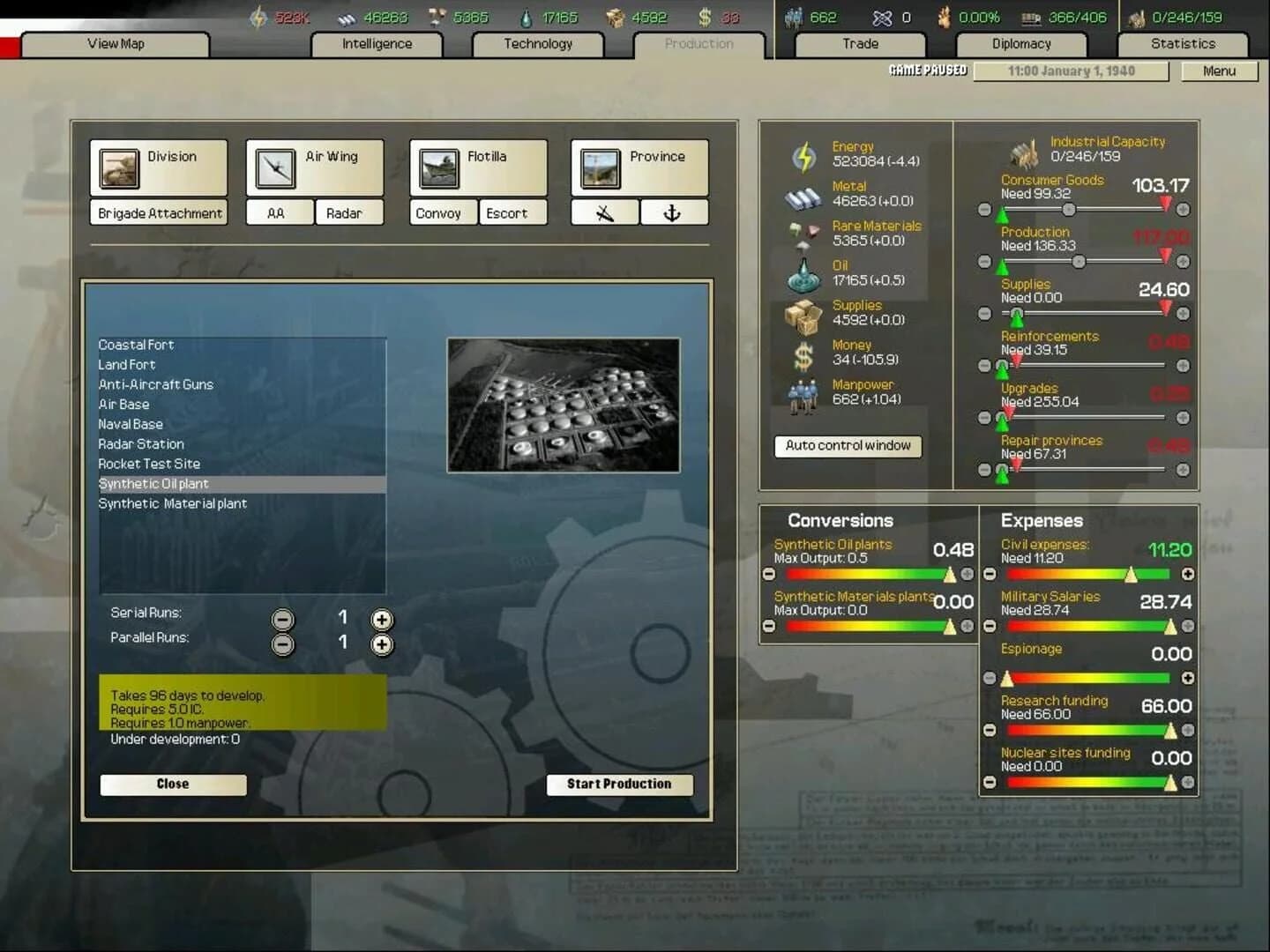Switch to the Diplomacy tab

pyautogui.click(x=1021, y=43)
